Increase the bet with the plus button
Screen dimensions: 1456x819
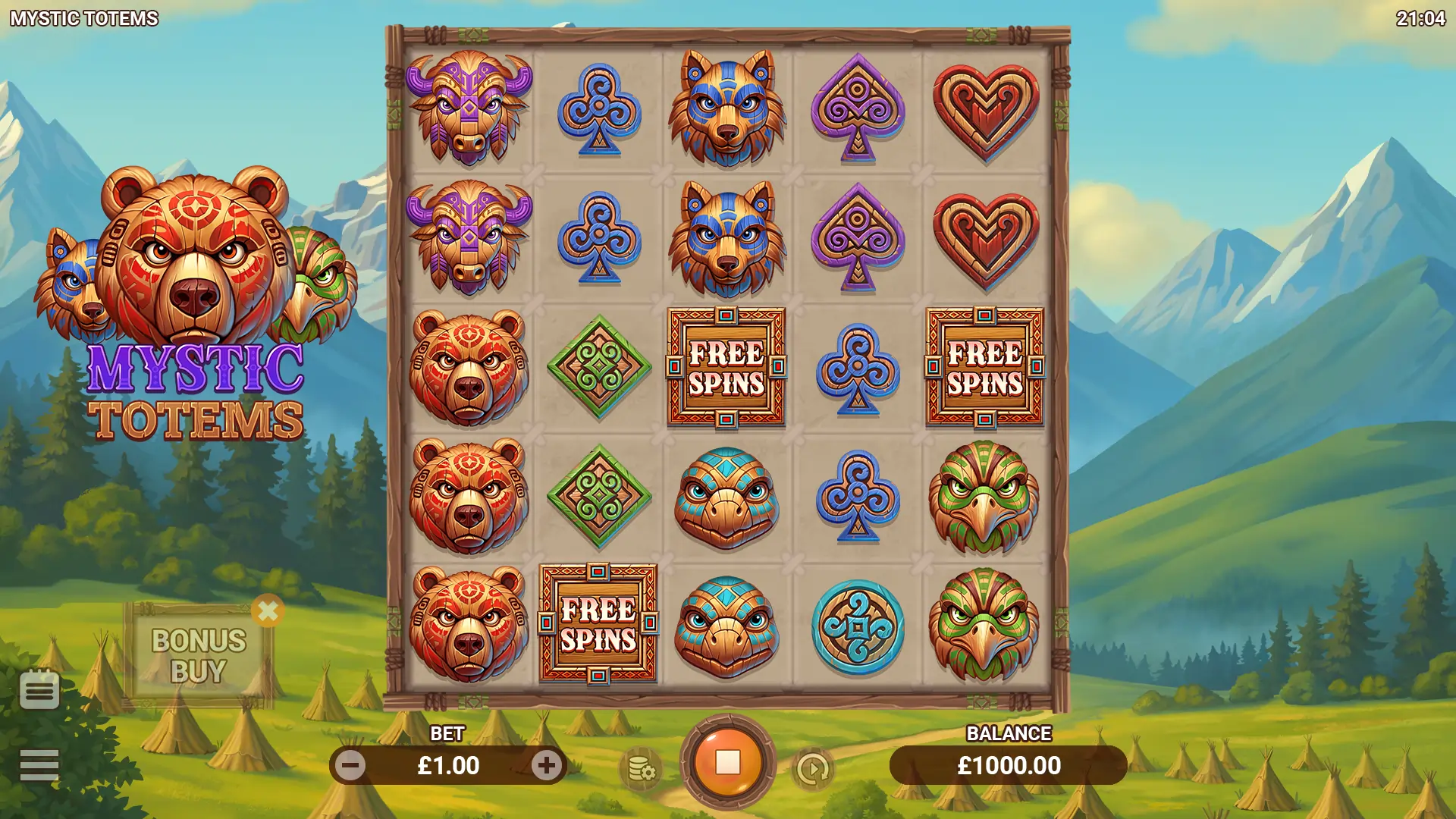[x=546, y=766]
